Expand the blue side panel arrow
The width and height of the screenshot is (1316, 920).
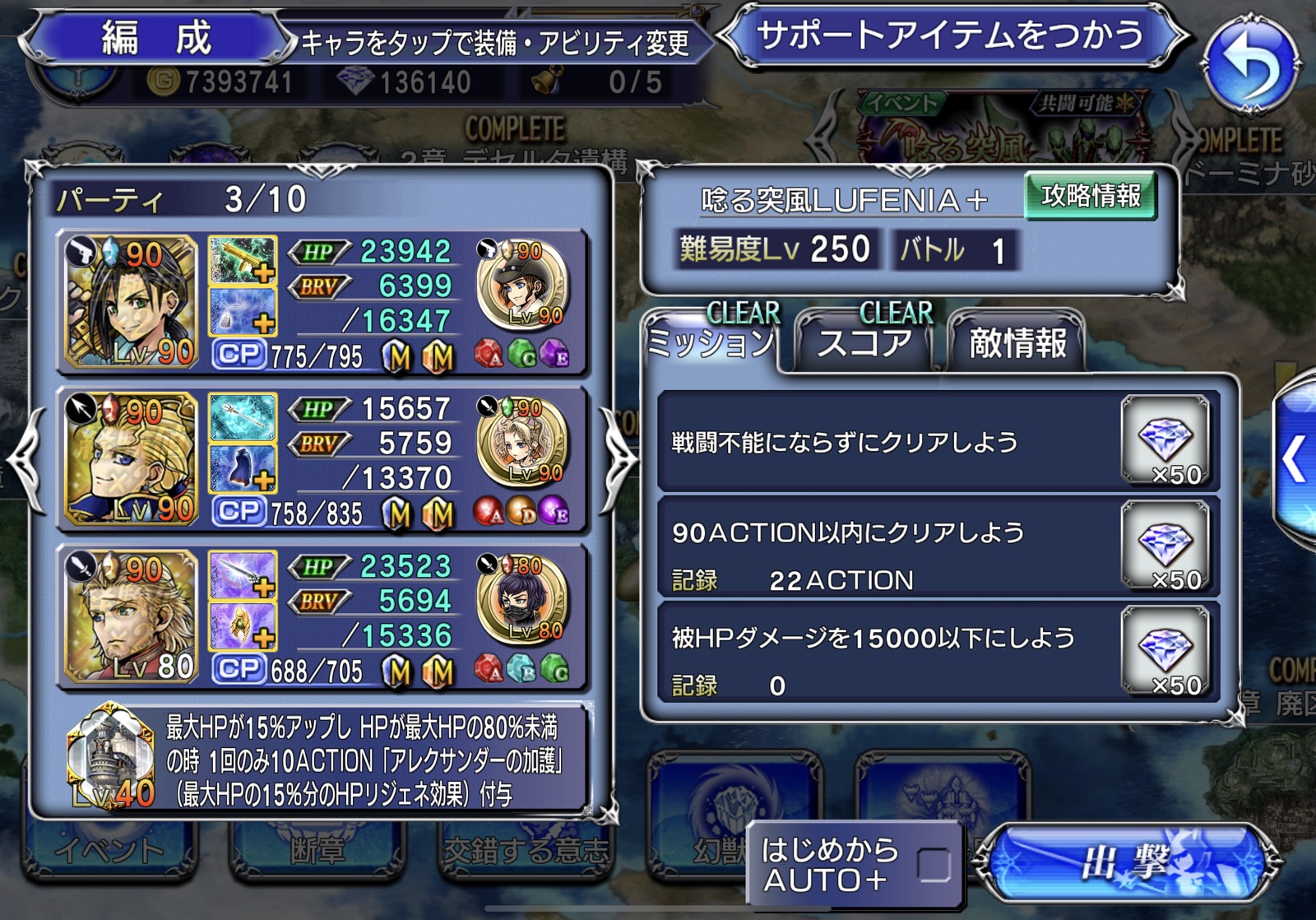click(x=1295, y=459)
